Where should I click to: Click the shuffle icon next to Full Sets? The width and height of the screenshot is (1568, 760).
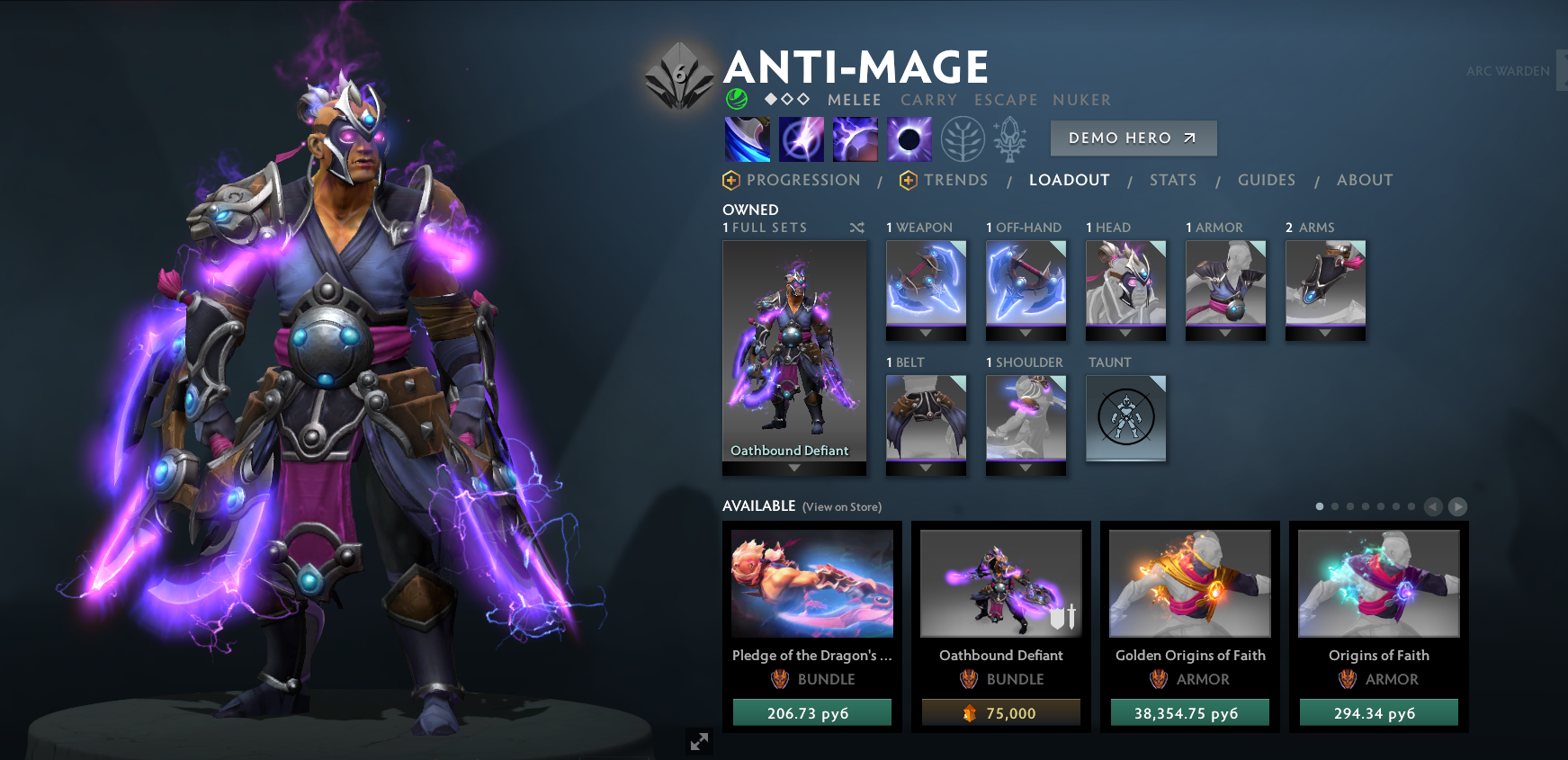857,228
